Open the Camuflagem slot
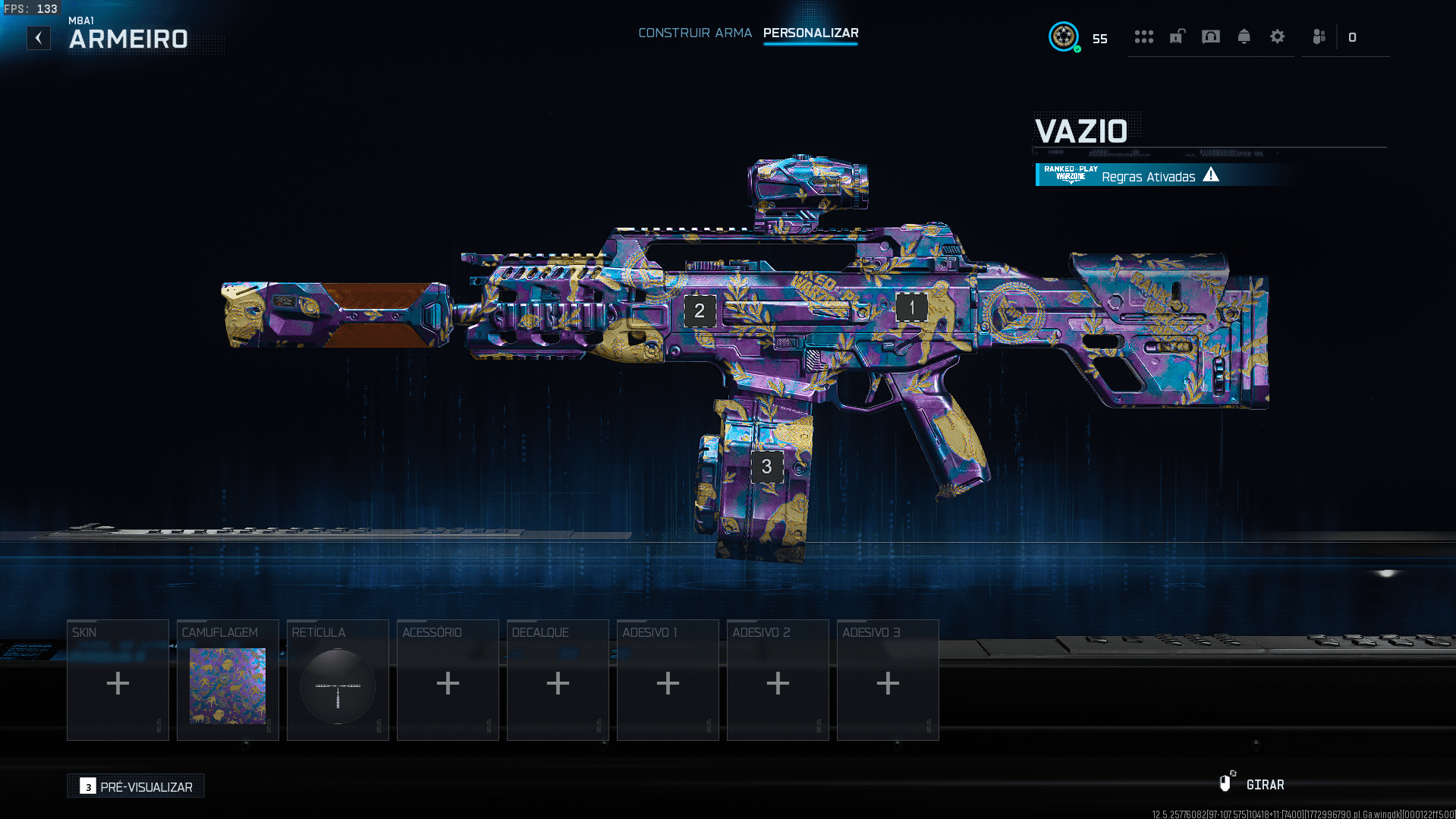The image size is (1456, 819). pyautogui.click(x=228, y=680)
